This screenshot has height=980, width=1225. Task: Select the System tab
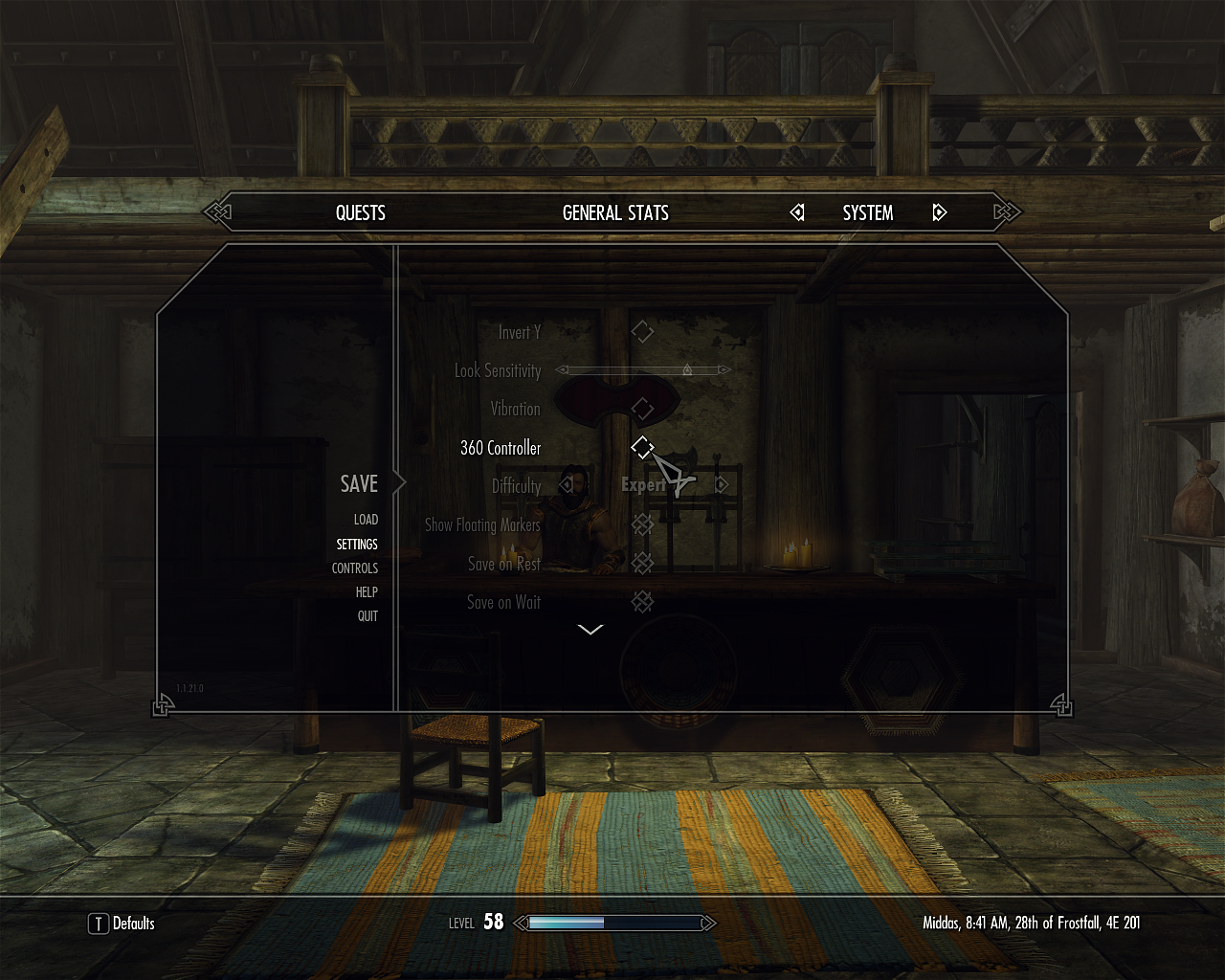[x=867, y=212]
